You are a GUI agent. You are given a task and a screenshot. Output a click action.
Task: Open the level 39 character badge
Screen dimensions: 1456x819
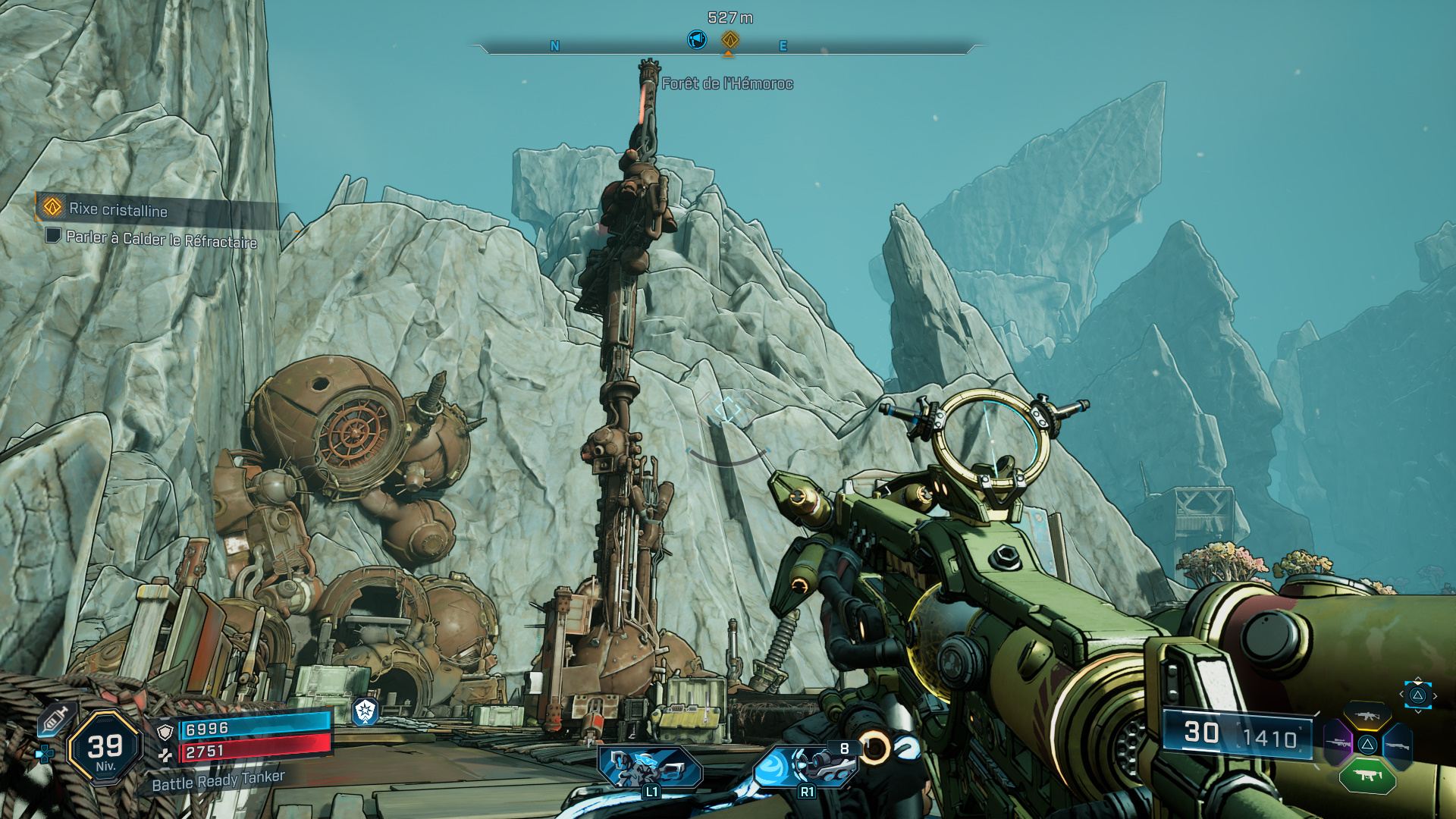tap(105, 748)
